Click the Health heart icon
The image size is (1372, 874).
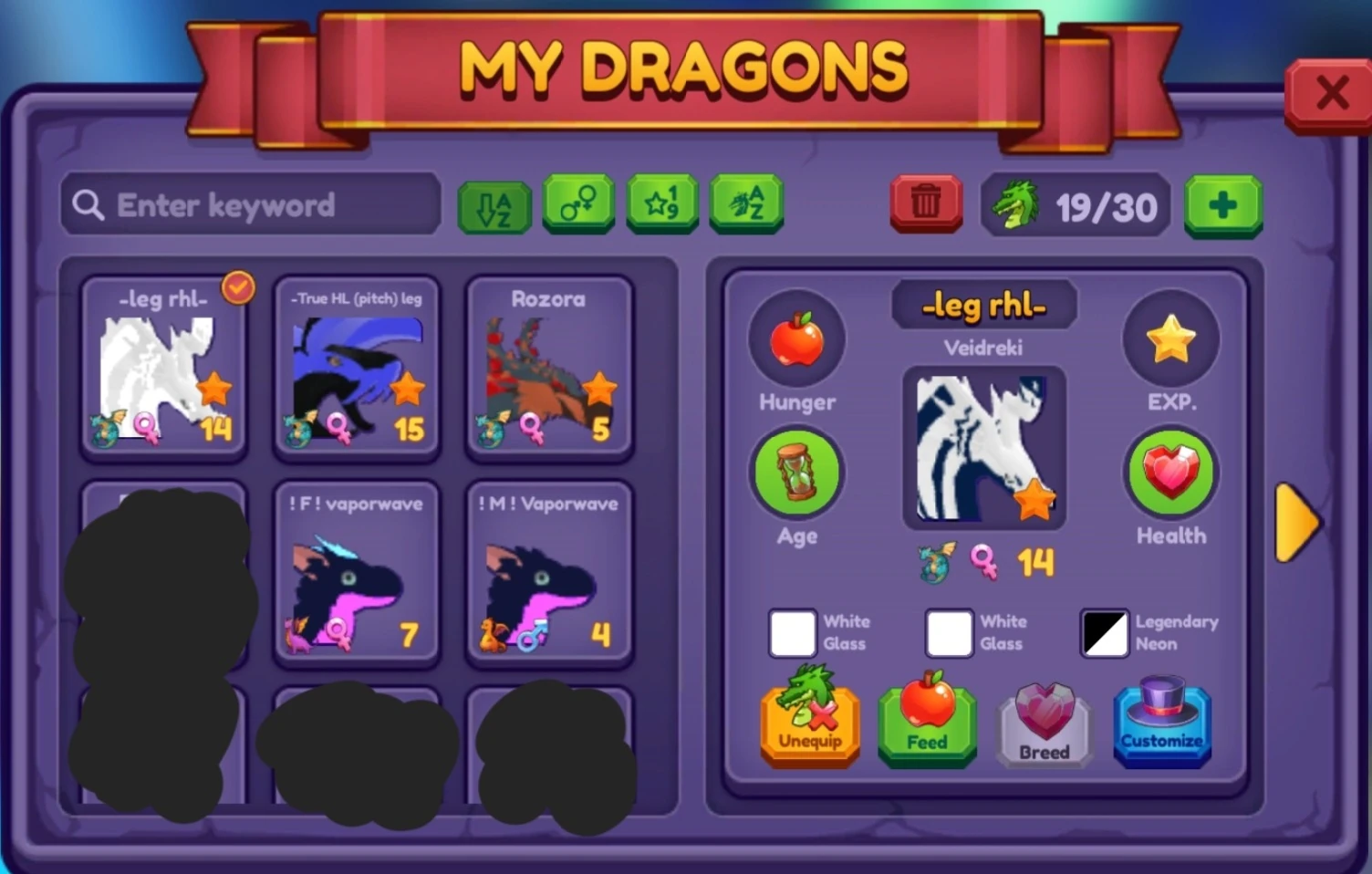1171,473
